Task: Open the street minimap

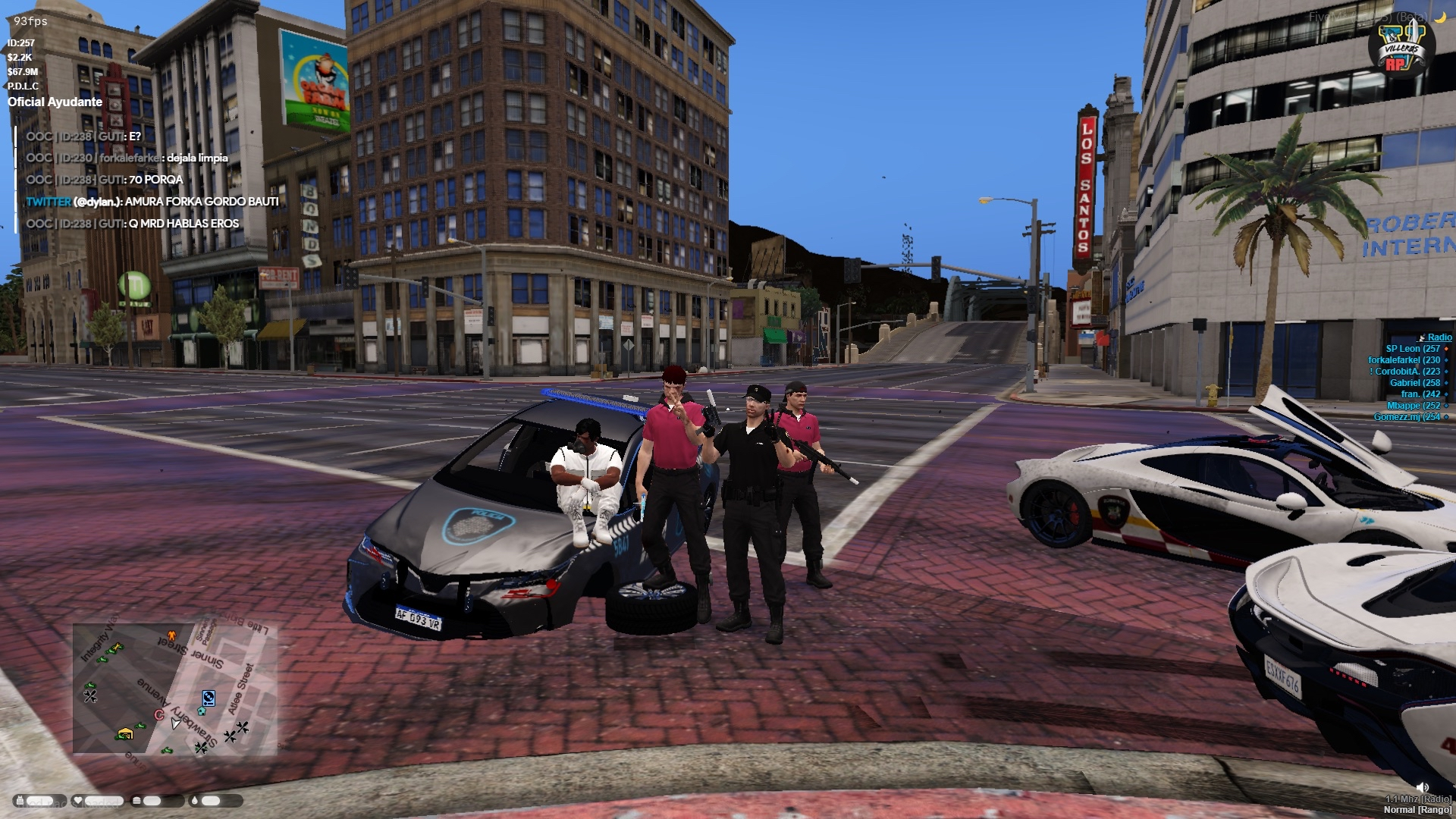Action: click(x=175, y=689)
